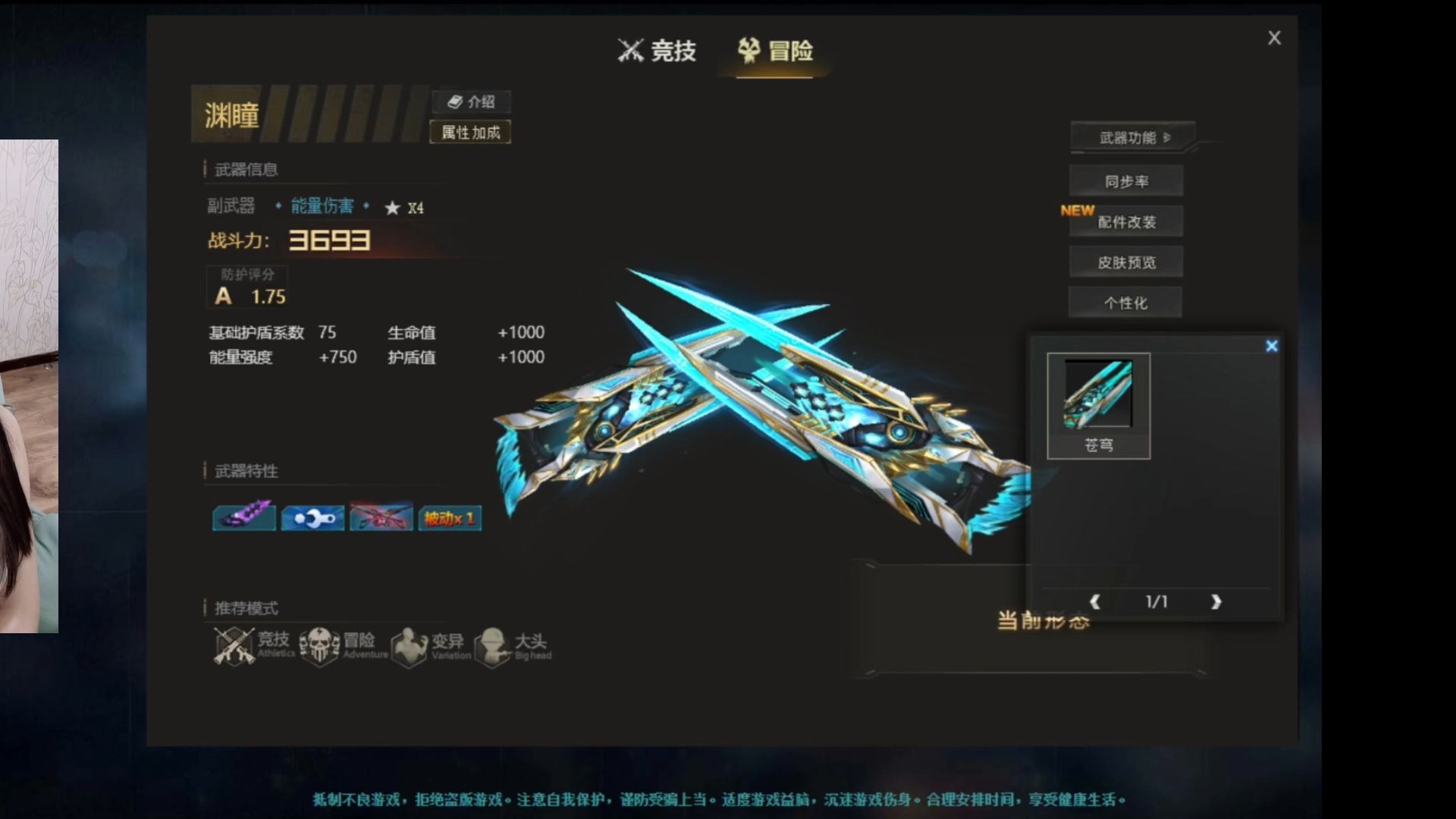1456x819 pixels.
Task: Select the Variation mutant mode icon
Action: point(411,645)
